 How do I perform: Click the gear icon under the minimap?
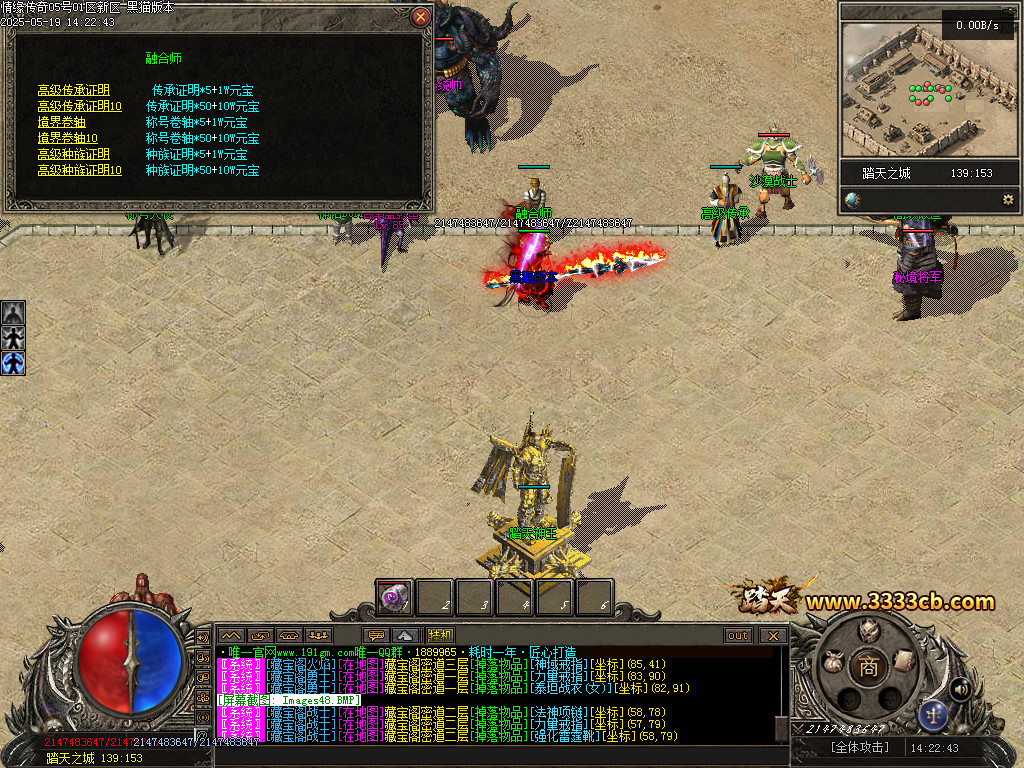tap(1007, 200)
